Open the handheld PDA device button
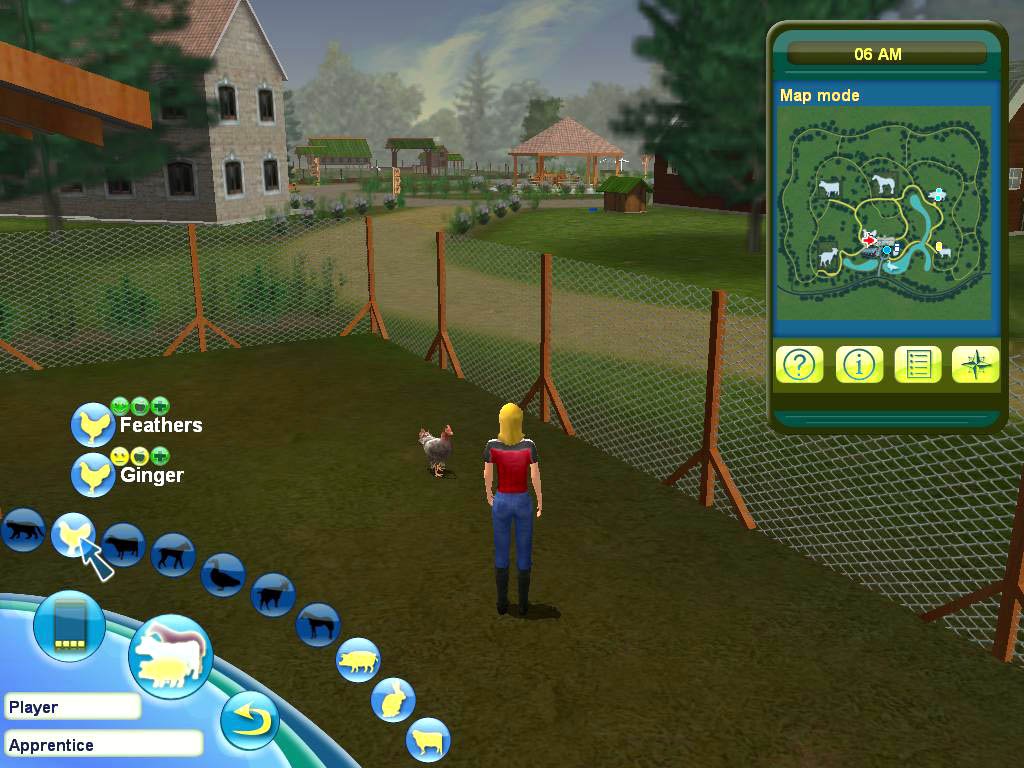 (69, 627)
